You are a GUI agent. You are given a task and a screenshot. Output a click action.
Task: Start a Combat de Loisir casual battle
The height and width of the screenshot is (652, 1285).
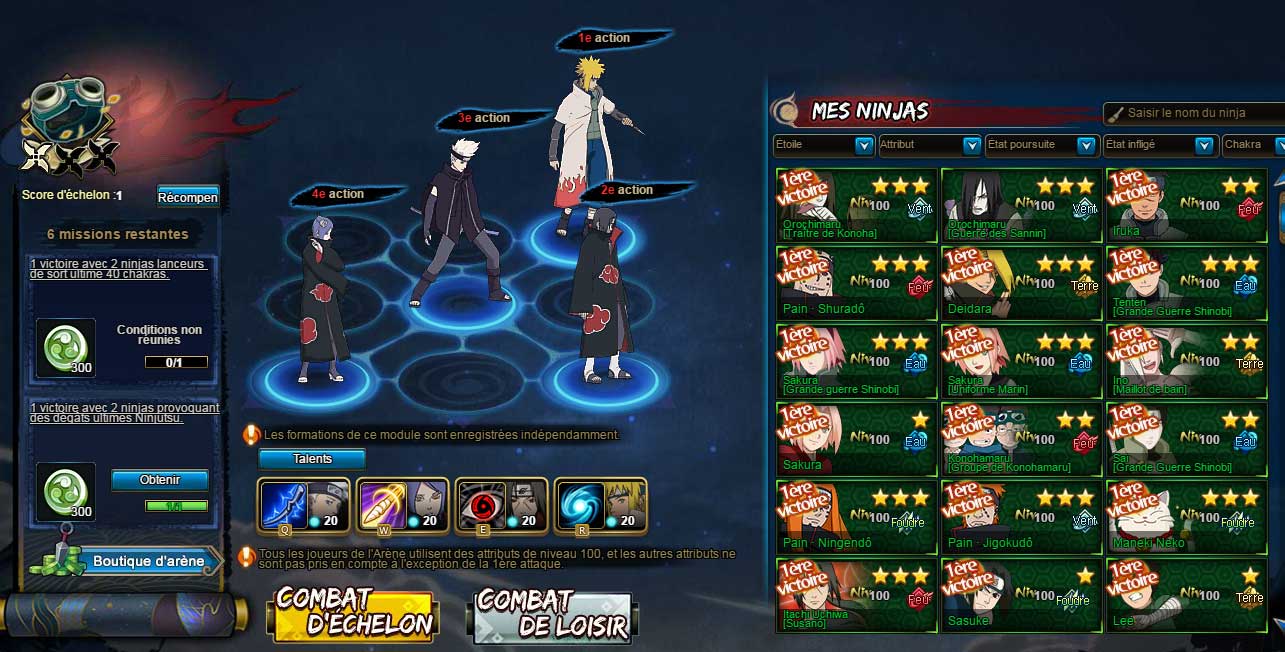(x=551, y=614)
